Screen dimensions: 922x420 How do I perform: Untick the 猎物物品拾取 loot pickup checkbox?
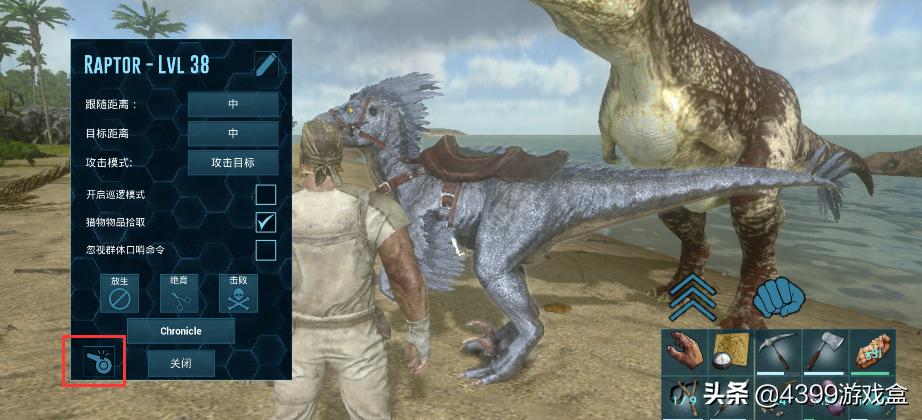[266, 222]
